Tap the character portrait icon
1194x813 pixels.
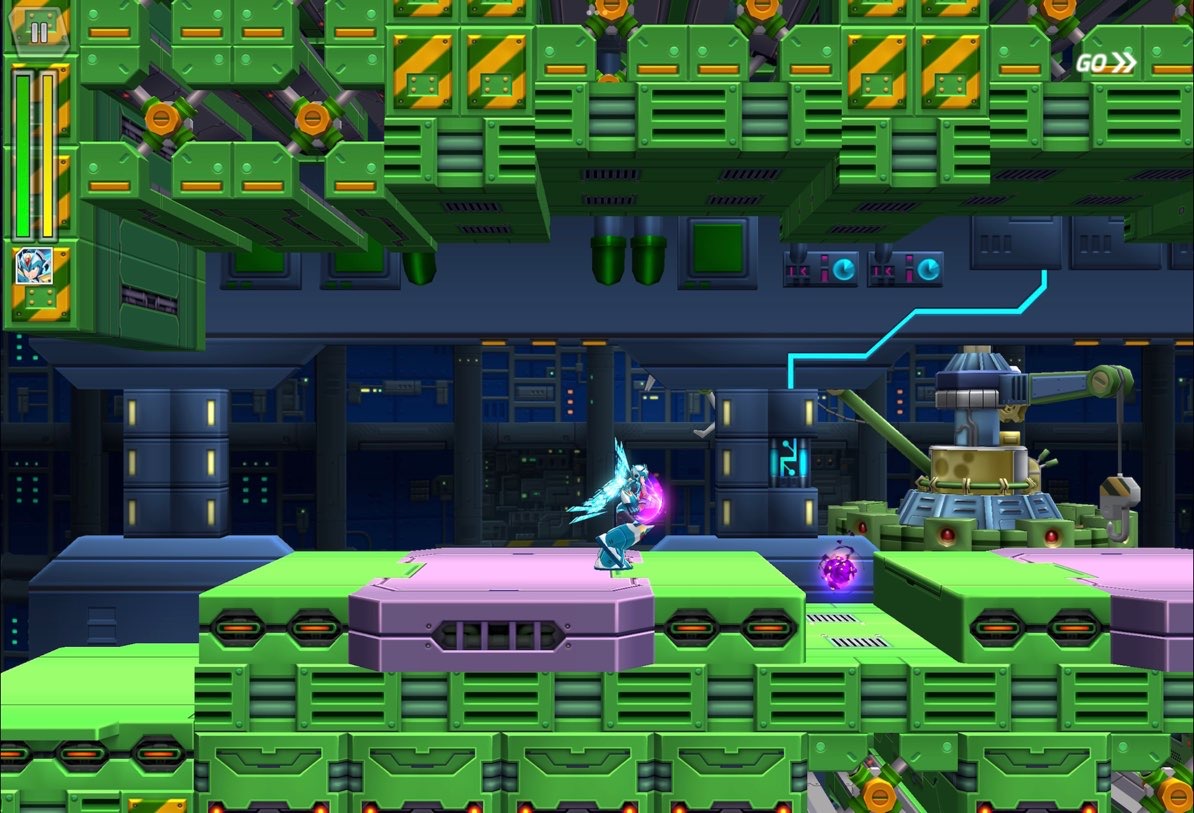click(33, 265)
